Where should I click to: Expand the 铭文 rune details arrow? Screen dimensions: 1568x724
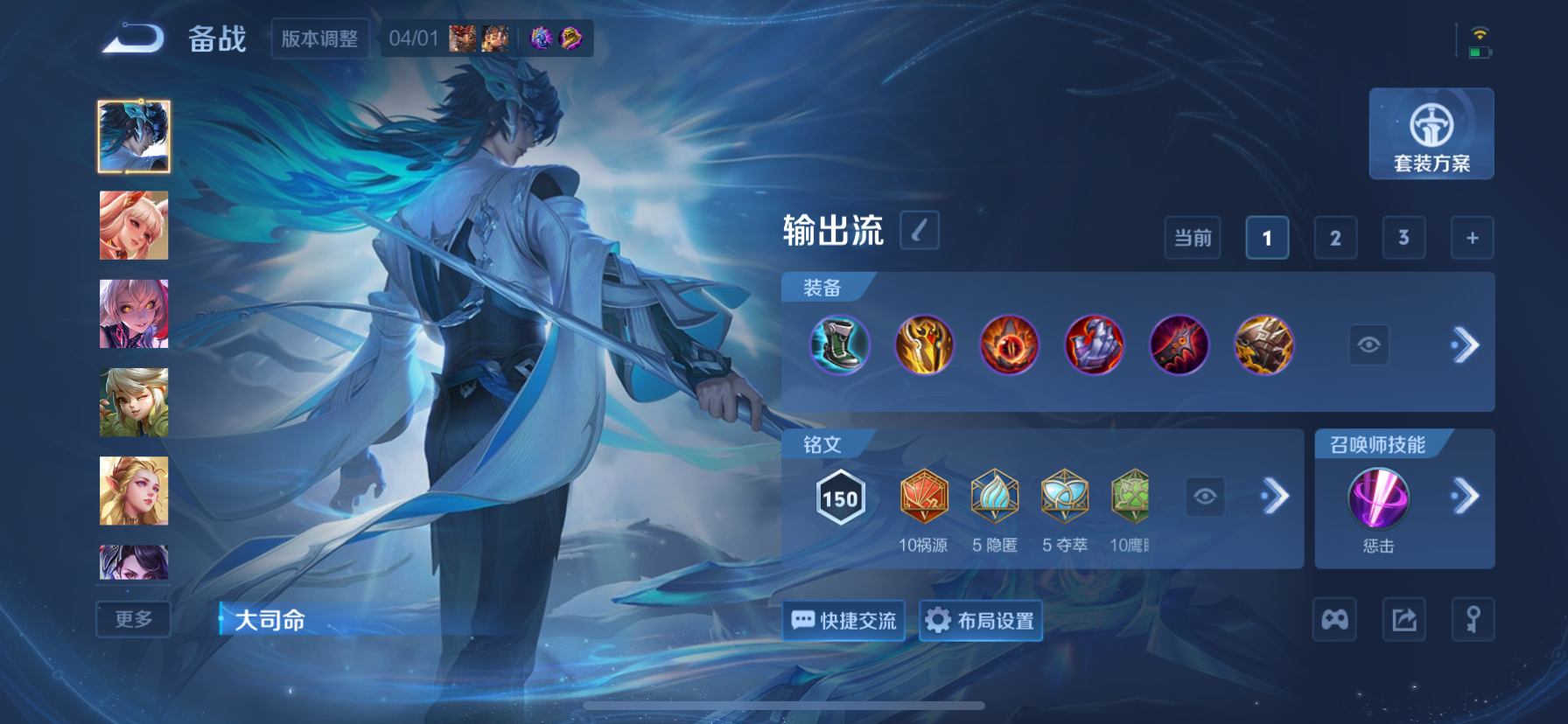pos(1274,497)
